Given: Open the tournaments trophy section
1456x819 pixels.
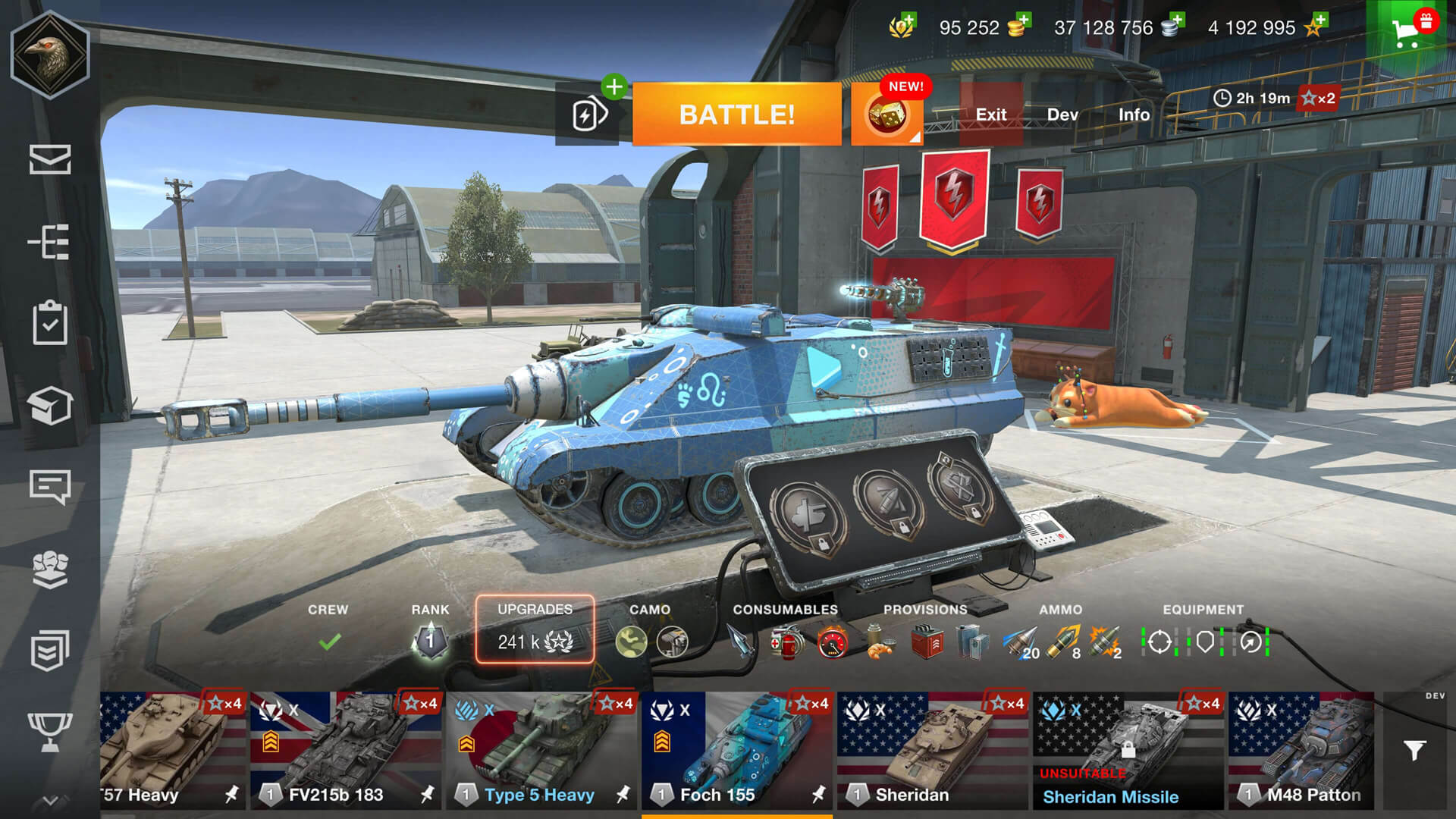Looking at the screenshot, I should pos(50,731).
